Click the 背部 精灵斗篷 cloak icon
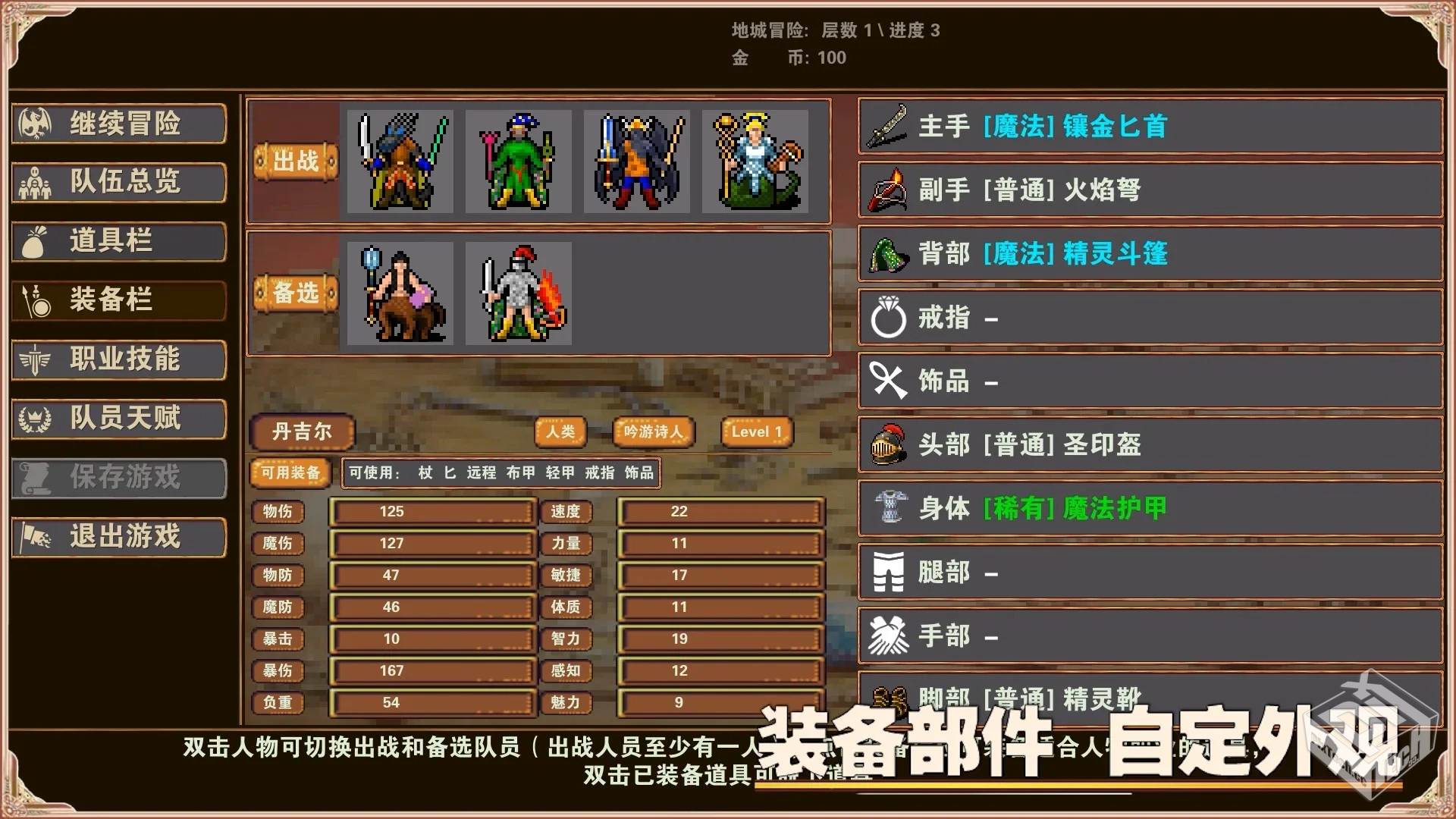The width and height of the screenshot is (1456, 819). 888,256
